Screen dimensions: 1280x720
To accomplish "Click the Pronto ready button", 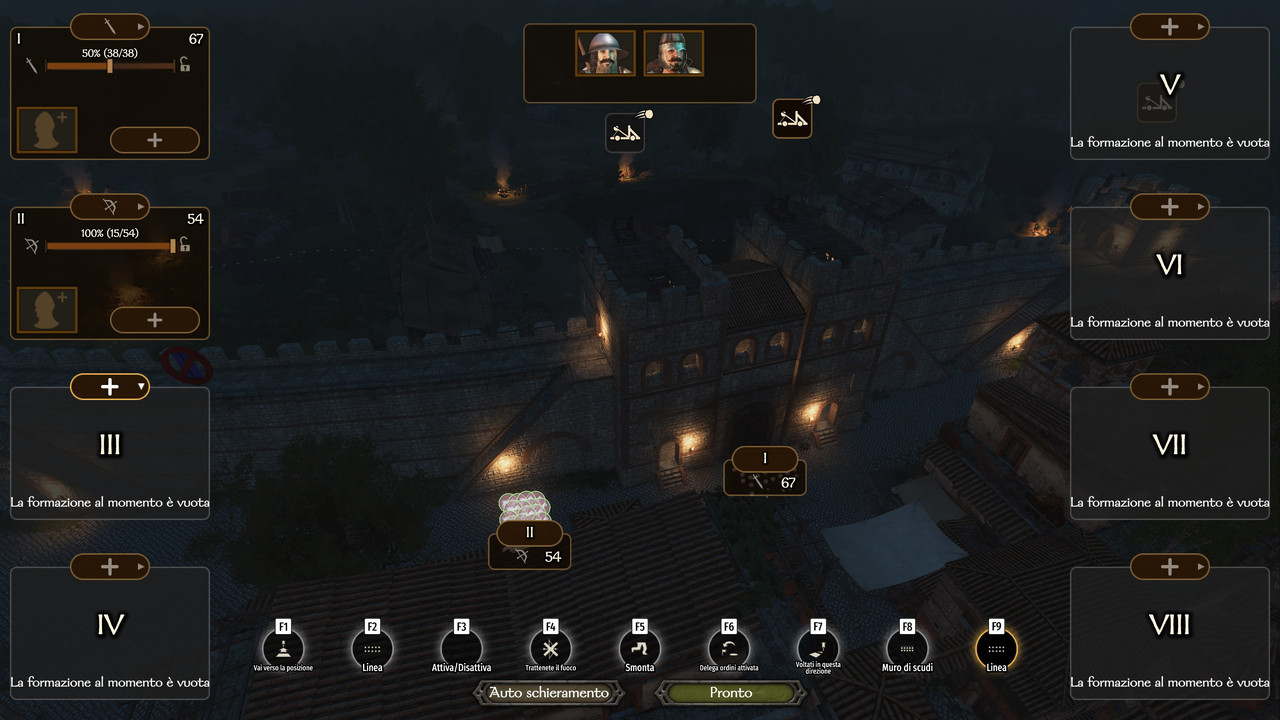I will click(730, 692).
